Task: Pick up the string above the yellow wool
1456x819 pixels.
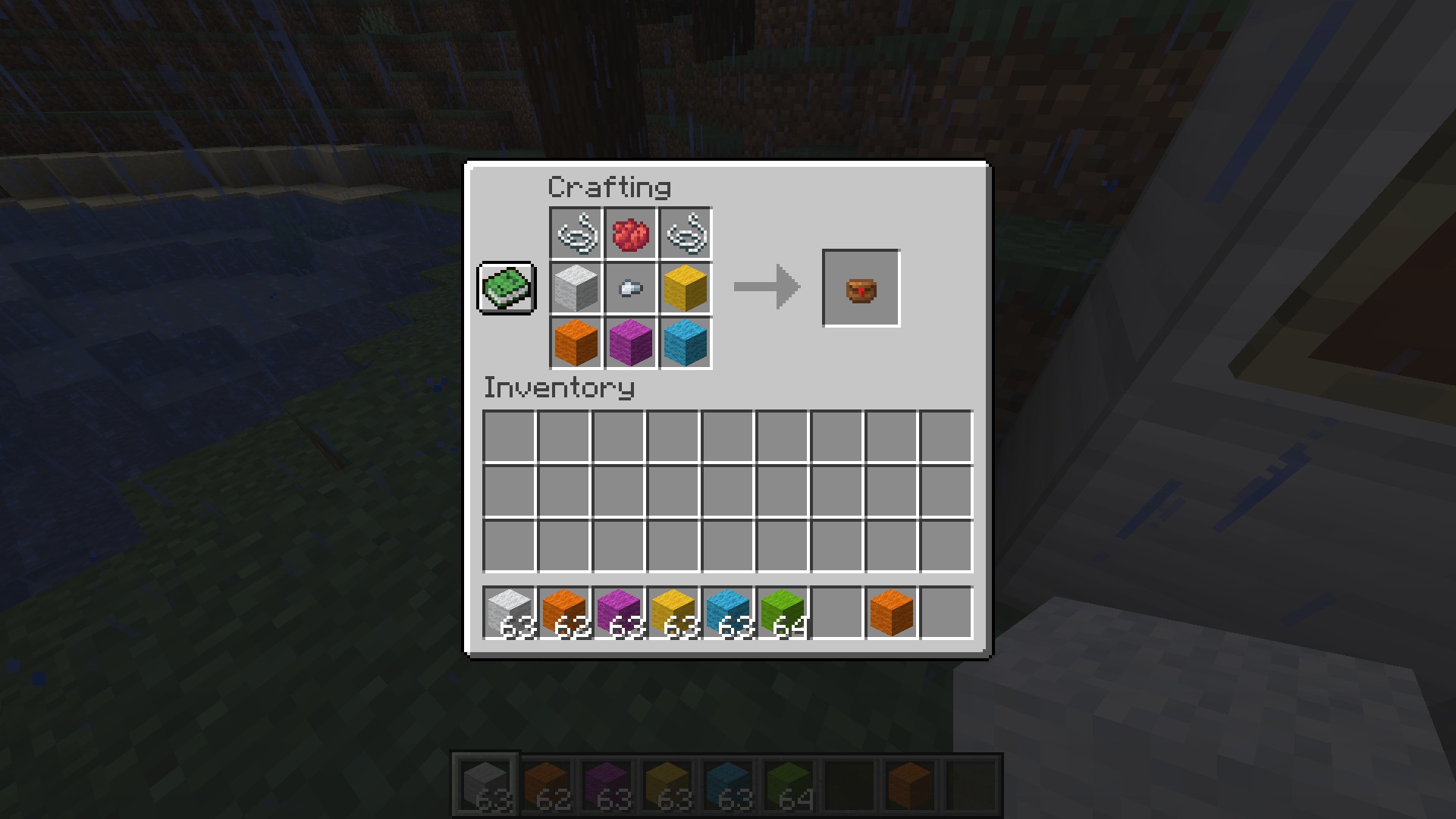Action: pyautogui.click(x=686, y=234)
